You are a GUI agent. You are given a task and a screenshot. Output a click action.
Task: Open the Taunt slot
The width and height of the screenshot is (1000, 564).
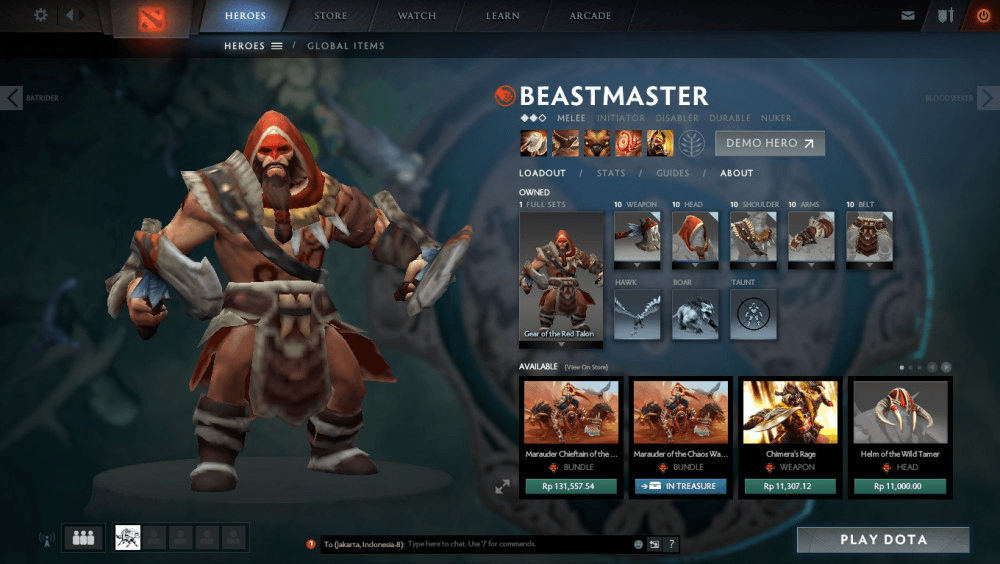pos(754,314)
